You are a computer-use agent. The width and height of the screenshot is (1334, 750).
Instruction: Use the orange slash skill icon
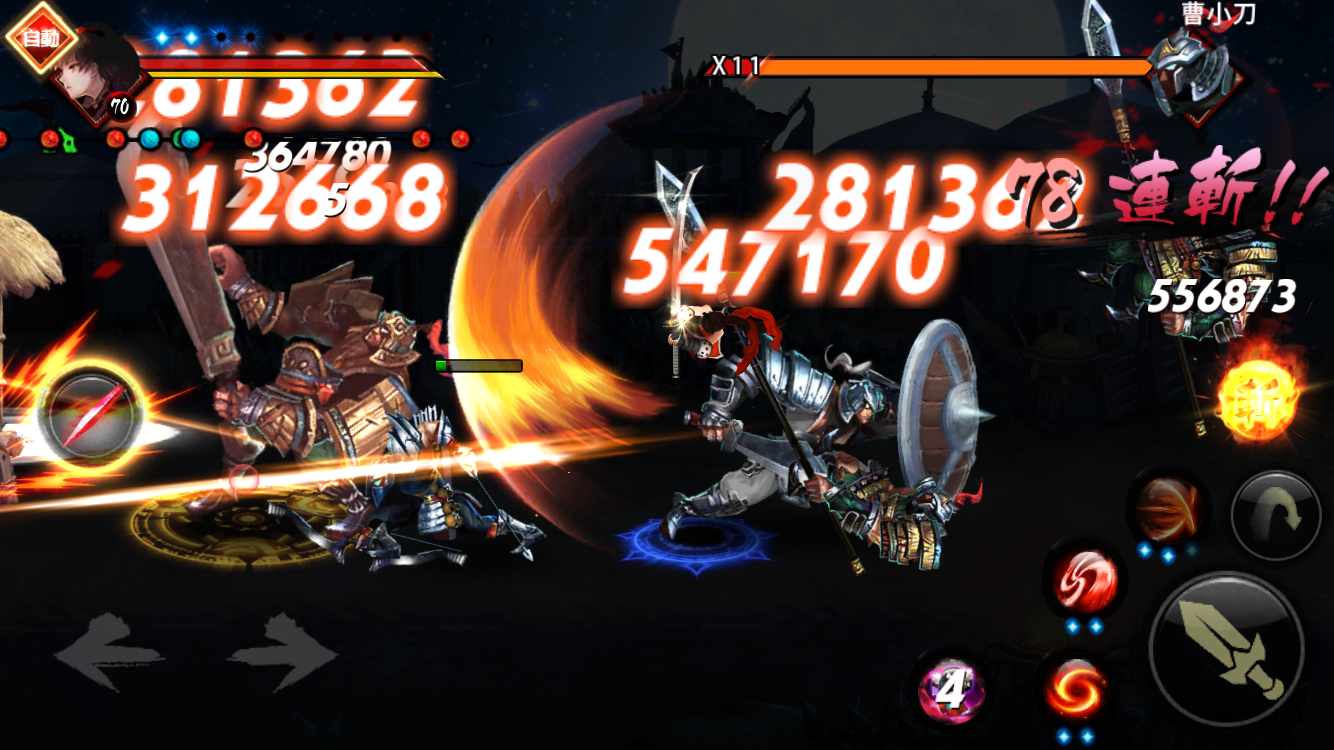tap(1168, 508)
